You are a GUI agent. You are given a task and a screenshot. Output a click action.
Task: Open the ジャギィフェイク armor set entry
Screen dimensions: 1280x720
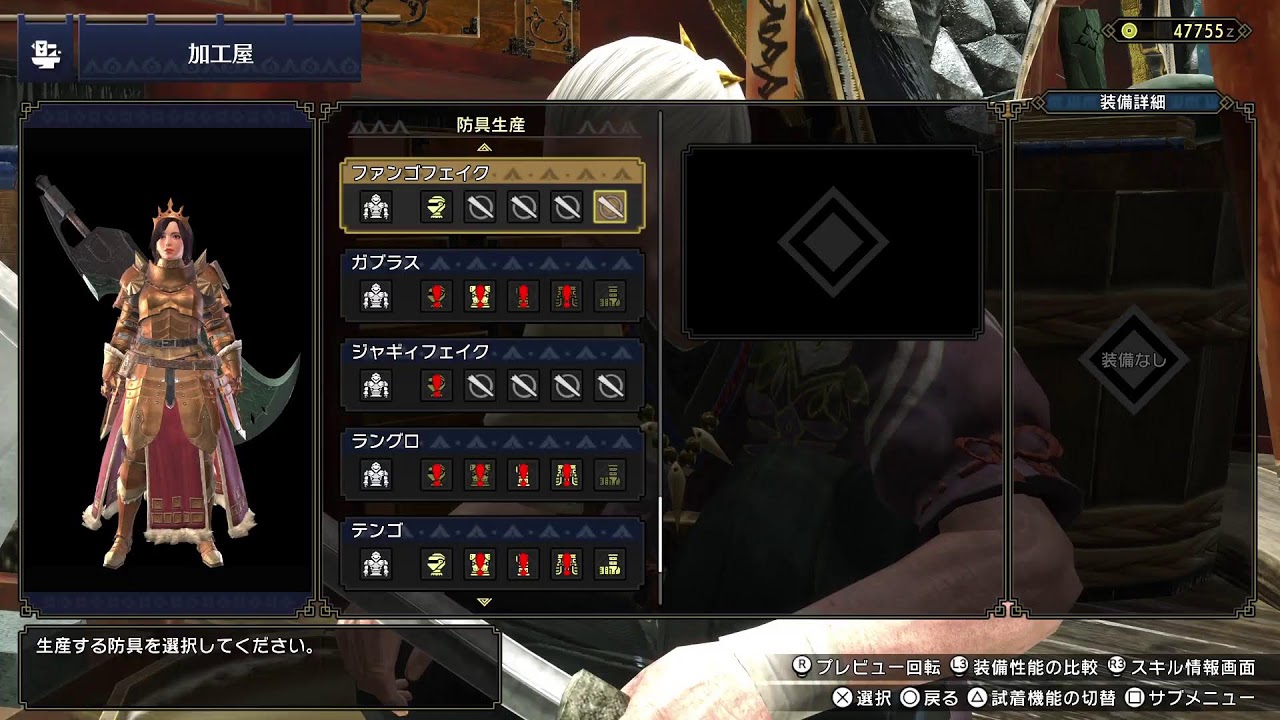pos(420,352)
